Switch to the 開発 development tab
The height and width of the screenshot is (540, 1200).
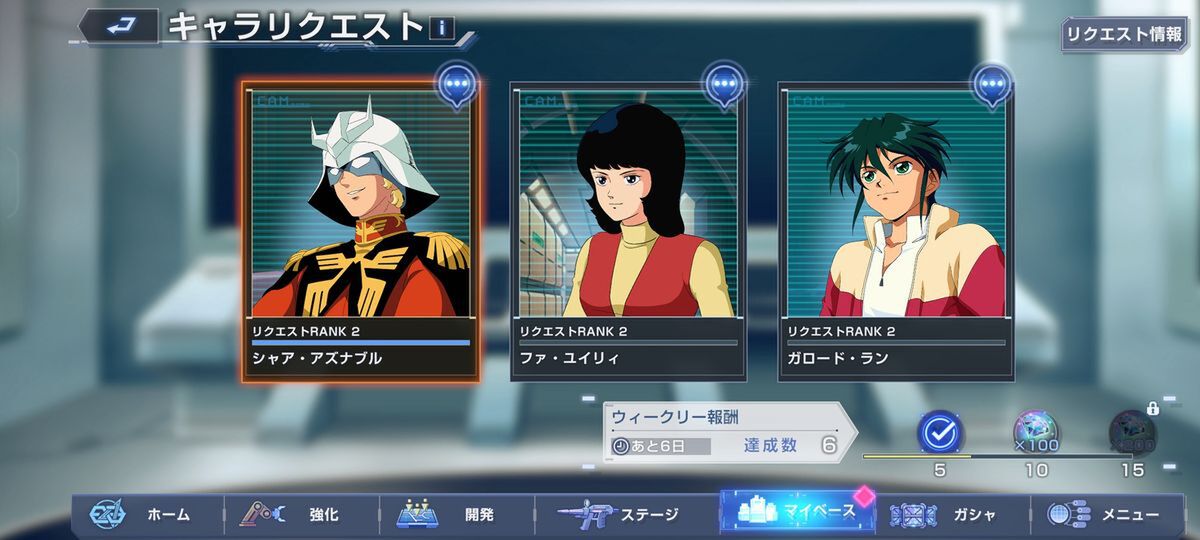pyautogui.click(x=455, y=515)
